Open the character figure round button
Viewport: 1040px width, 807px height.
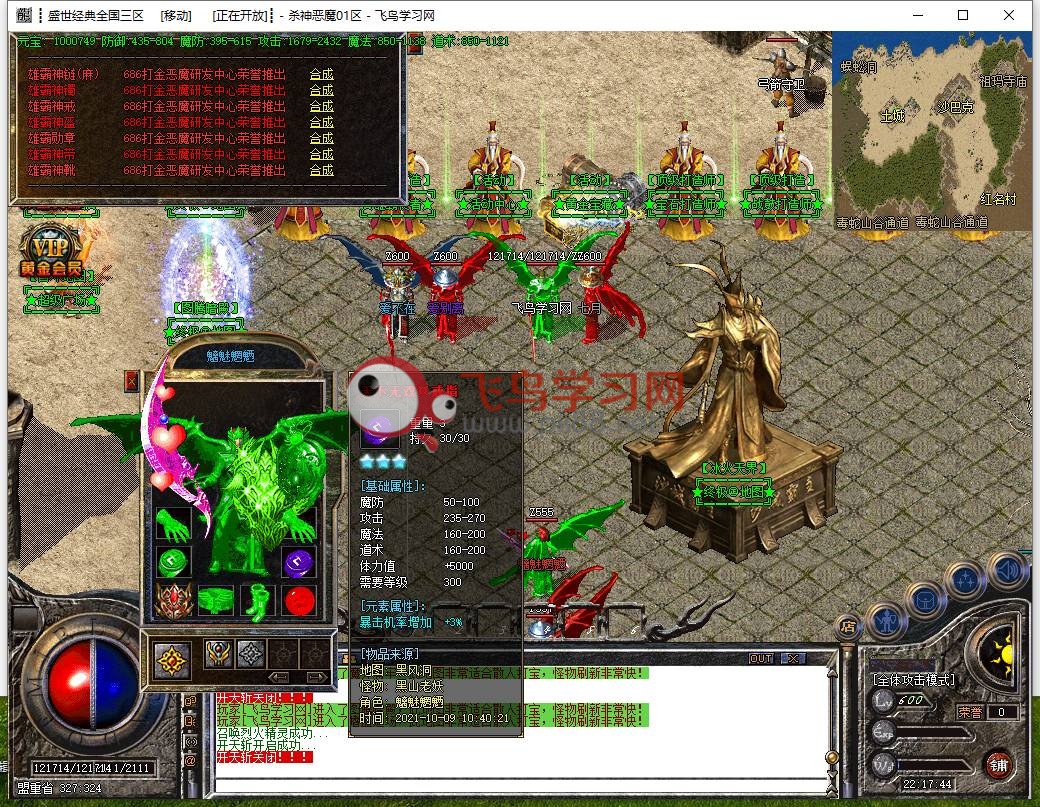pyautogui.click(x=886, y=620)
